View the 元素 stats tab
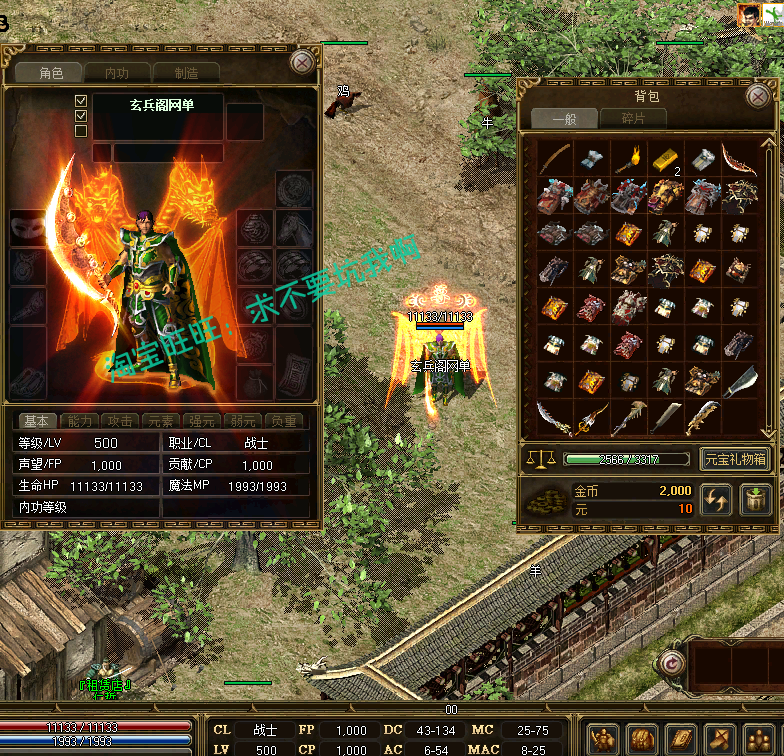The width and height of the screenshot is (784, 756). 161,421
